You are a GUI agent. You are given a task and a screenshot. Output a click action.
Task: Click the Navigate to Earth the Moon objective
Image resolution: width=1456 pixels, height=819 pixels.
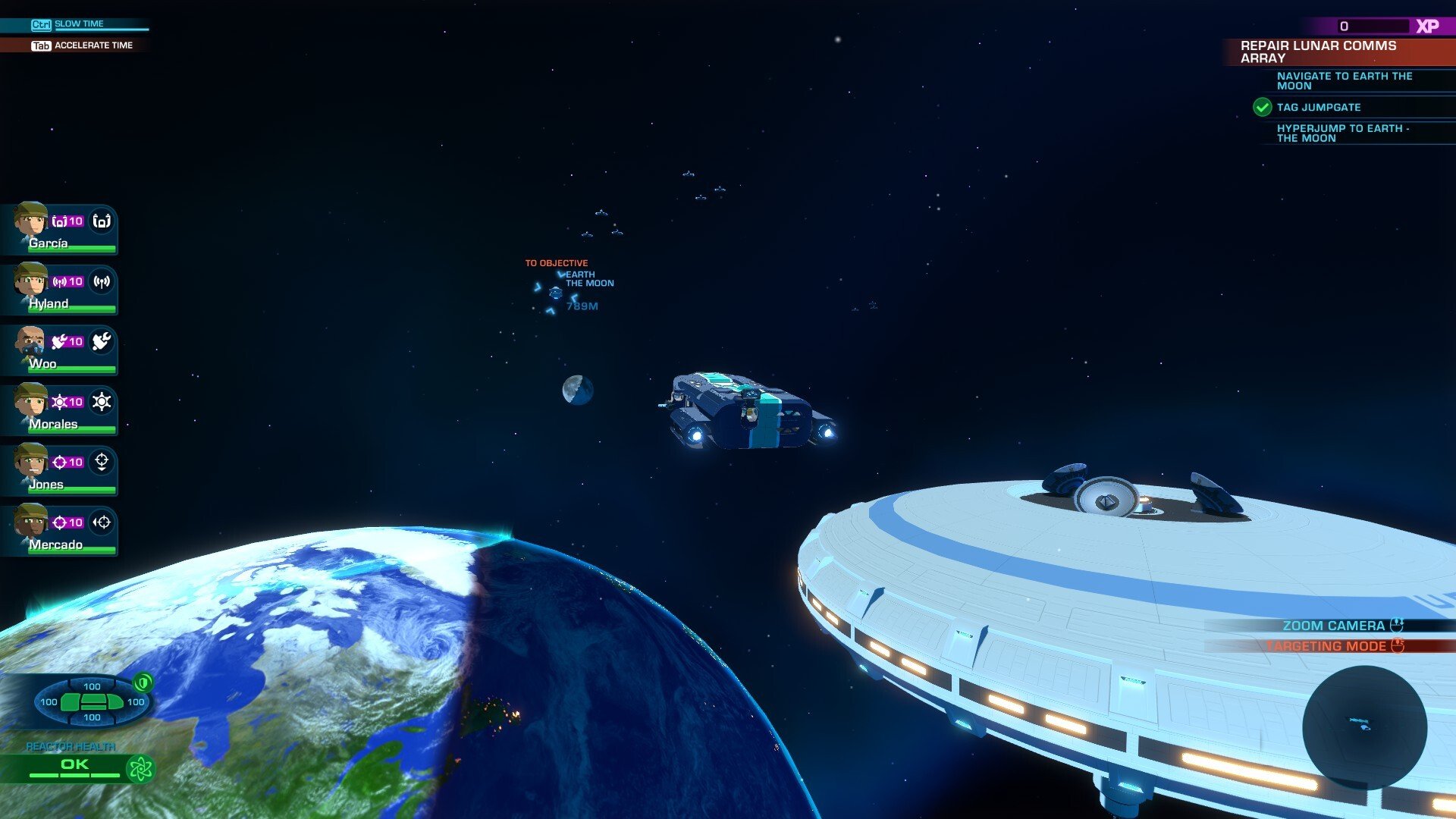point(1345,80)
